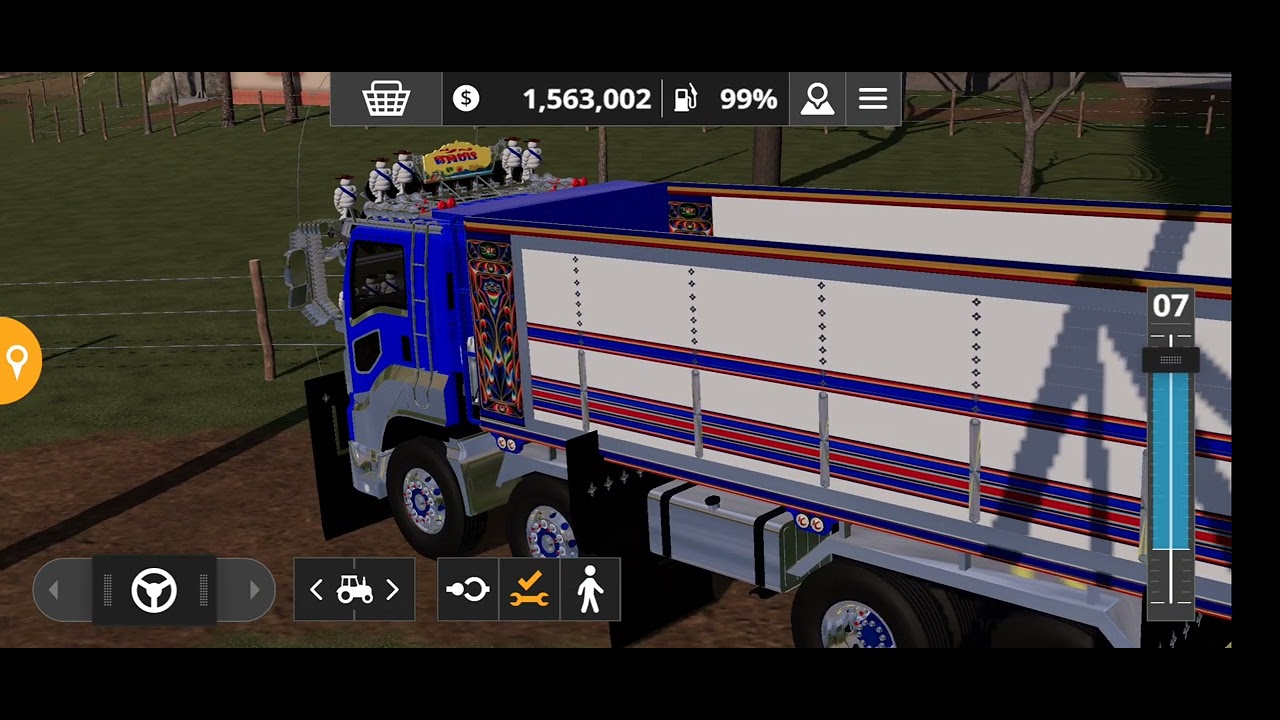
Task: Steer left with the left arrow
Action: coord(55,591)
